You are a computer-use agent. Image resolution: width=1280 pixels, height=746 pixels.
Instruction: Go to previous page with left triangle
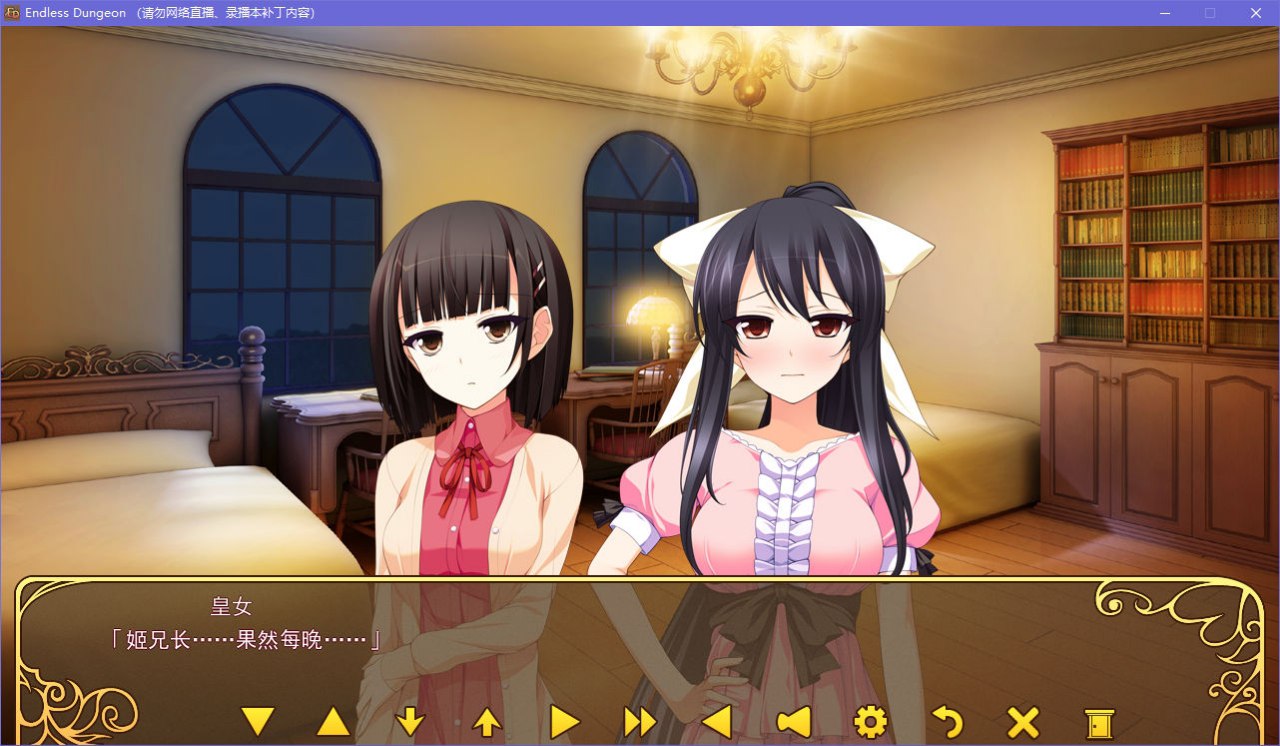click(717, 720)
